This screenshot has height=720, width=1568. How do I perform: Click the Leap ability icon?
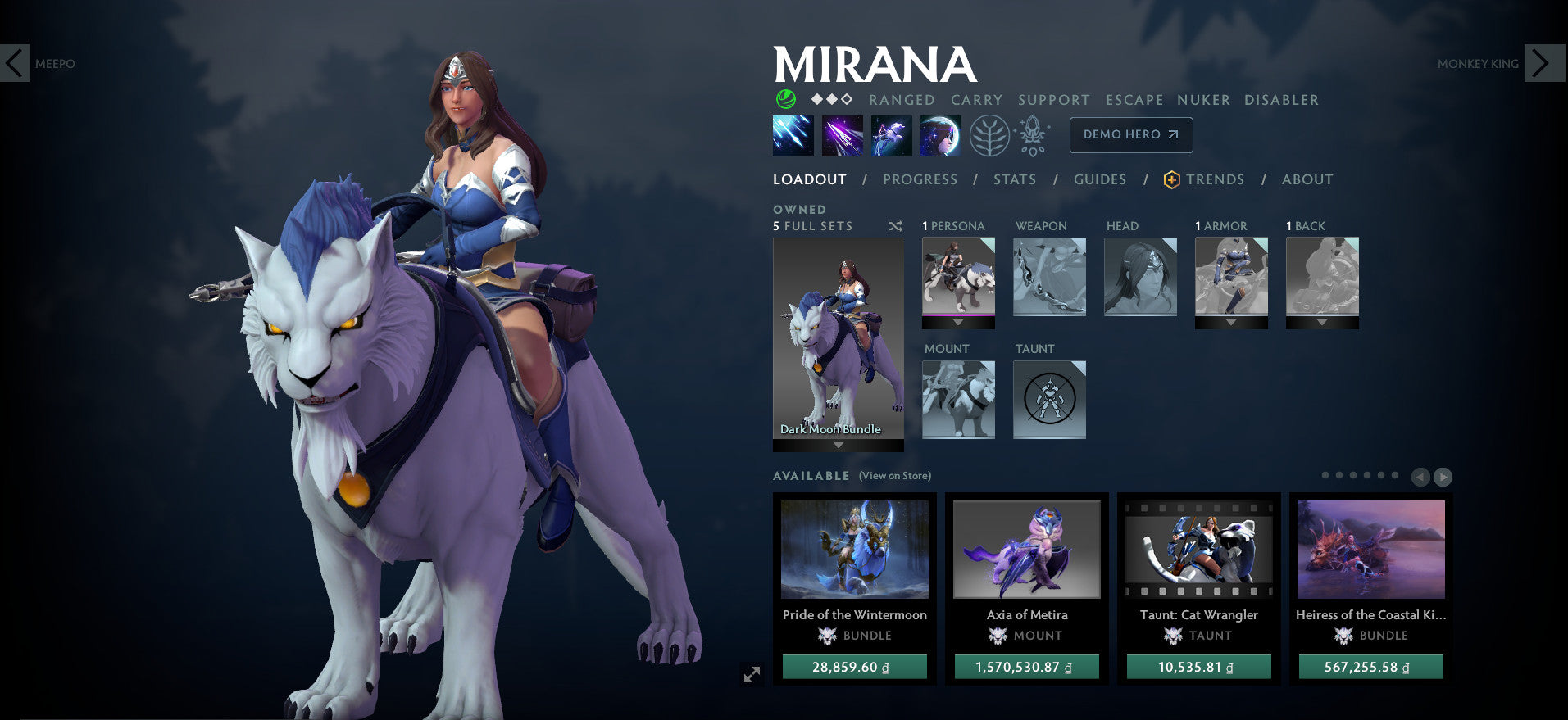892,135
